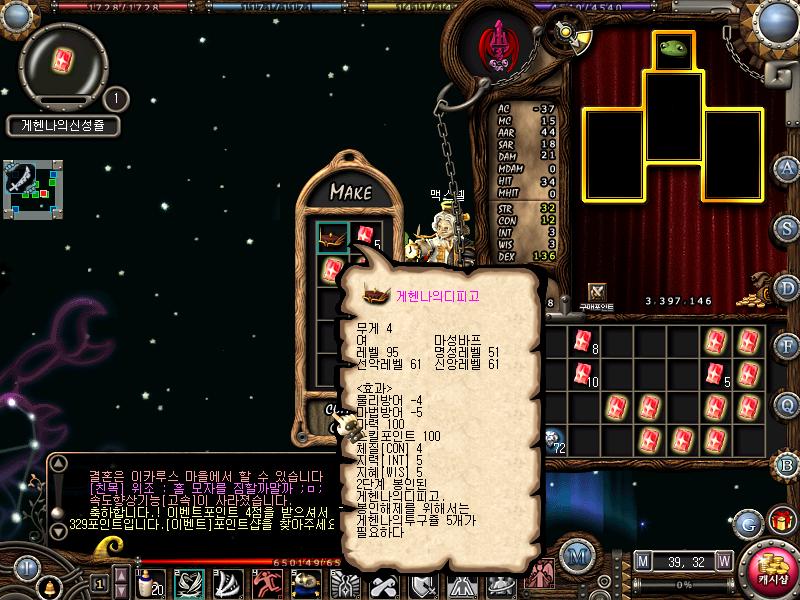Viewport: 800px width, 600px height.
Task: Click the round G button
Action: coord(747,522)
